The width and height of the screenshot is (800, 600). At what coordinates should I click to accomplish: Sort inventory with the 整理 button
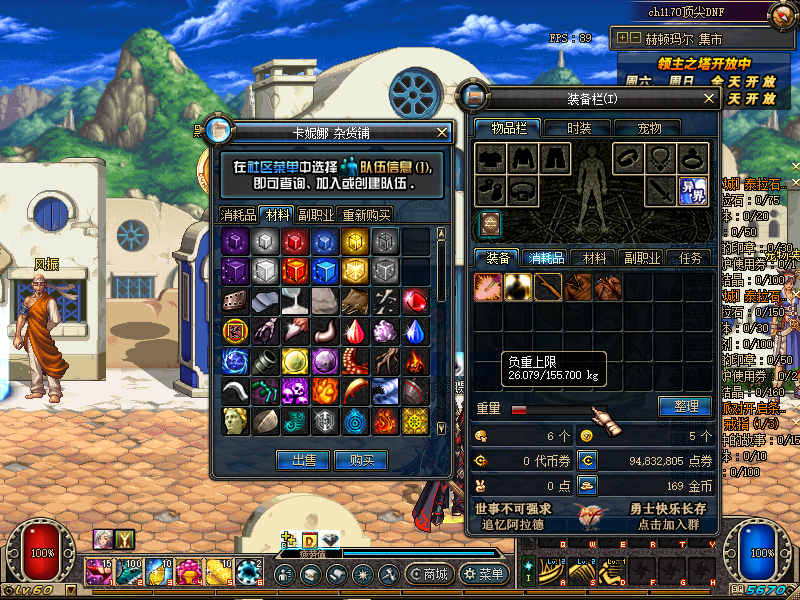click(684, 407)
